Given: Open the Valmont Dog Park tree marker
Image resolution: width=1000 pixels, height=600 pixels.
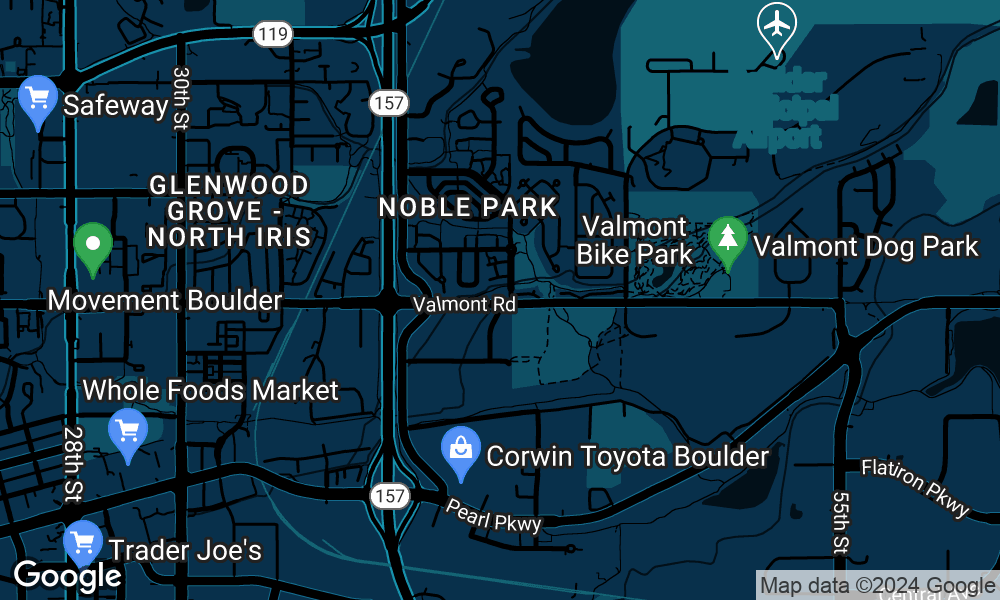Looking at the screenshot, I should pyautogui.click(x=728, y=241).
